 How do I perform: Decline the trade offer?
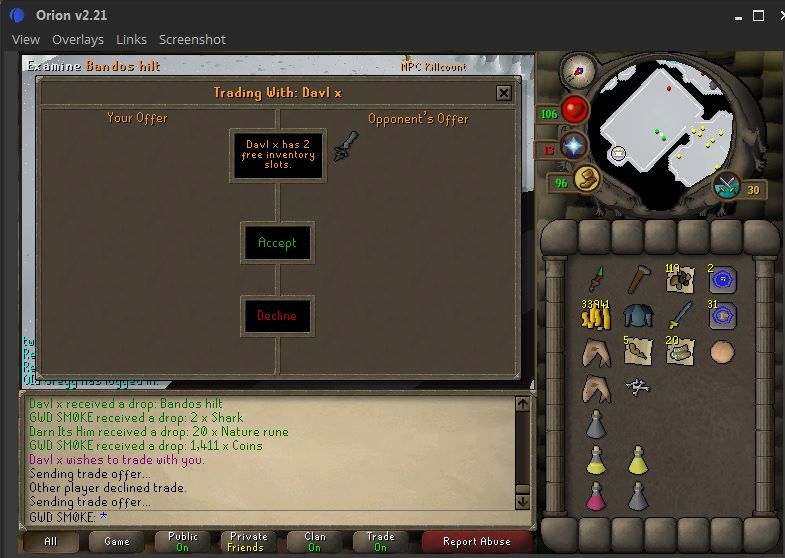coord(277,316)
